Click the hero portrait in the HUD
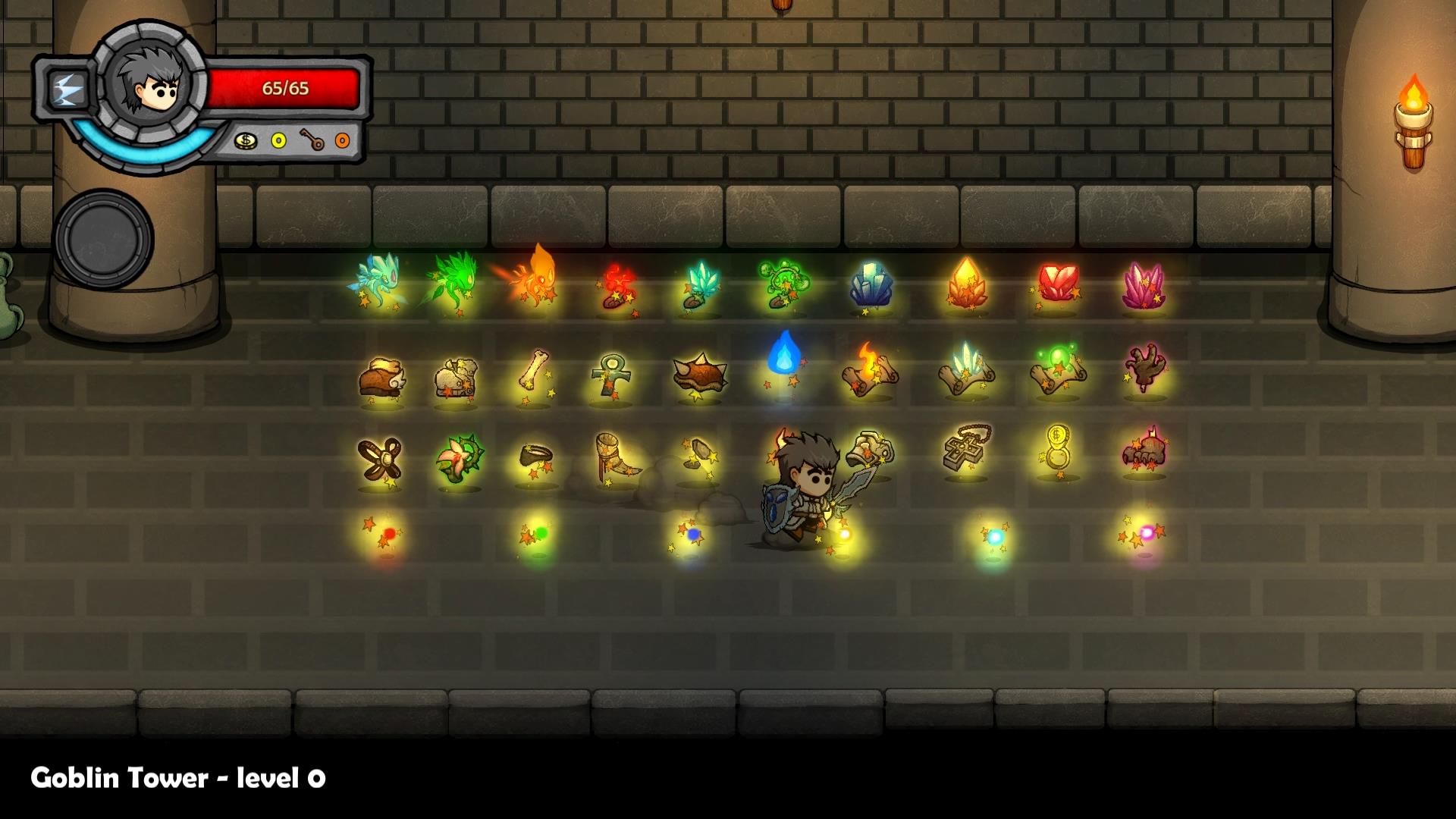1456x819 pixels. (x=155, y=83)
